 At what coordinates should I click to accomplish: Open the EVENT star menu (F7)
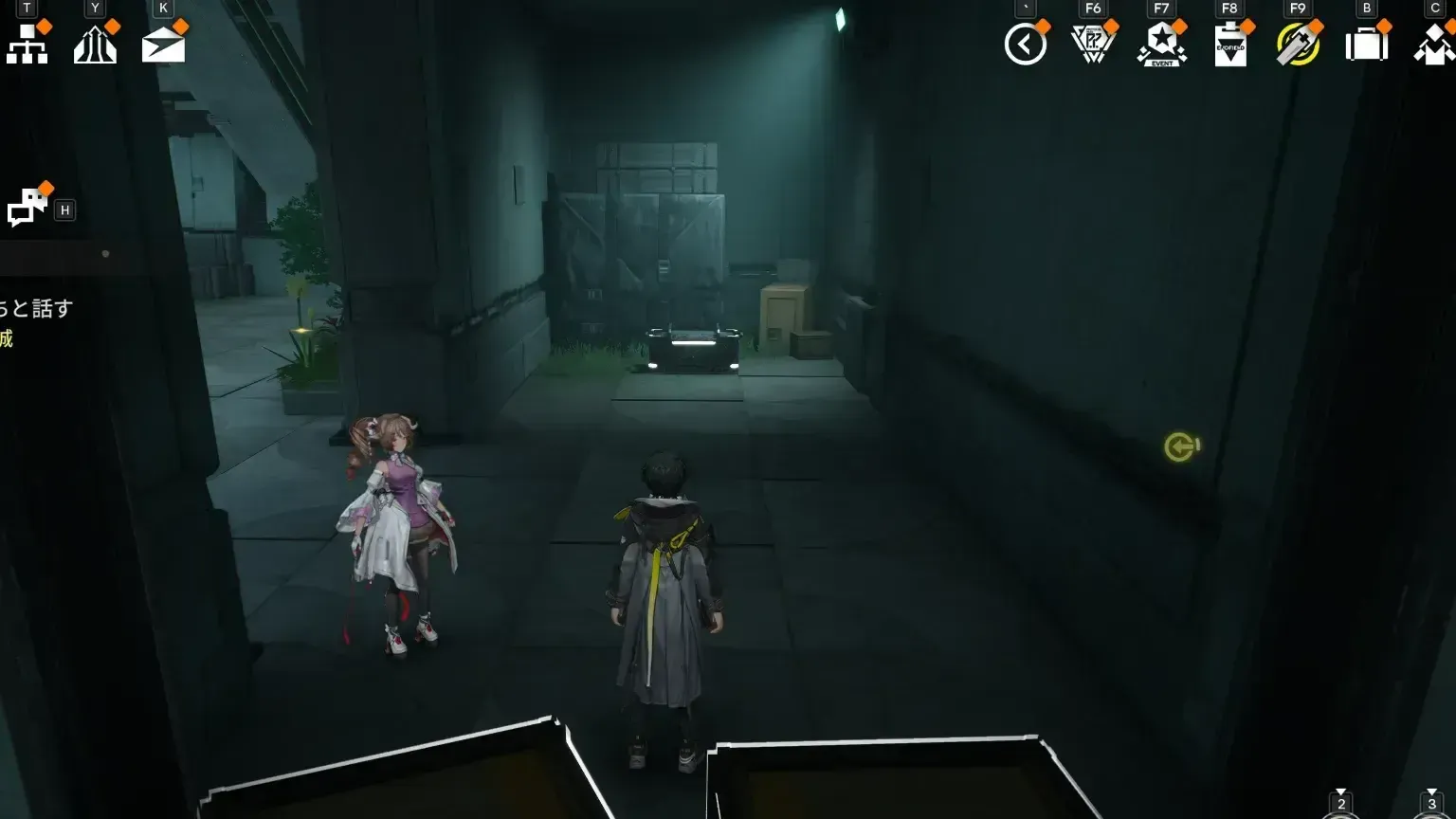coord(1162,43)
